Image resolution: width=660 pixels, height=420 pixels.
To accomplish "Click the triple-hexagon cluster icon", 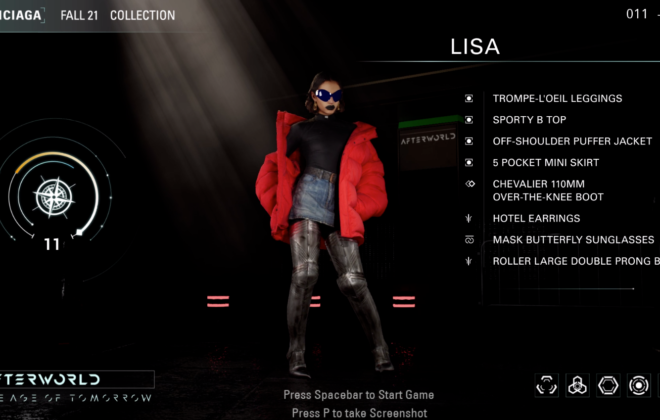I will click(x=577, y=385).
